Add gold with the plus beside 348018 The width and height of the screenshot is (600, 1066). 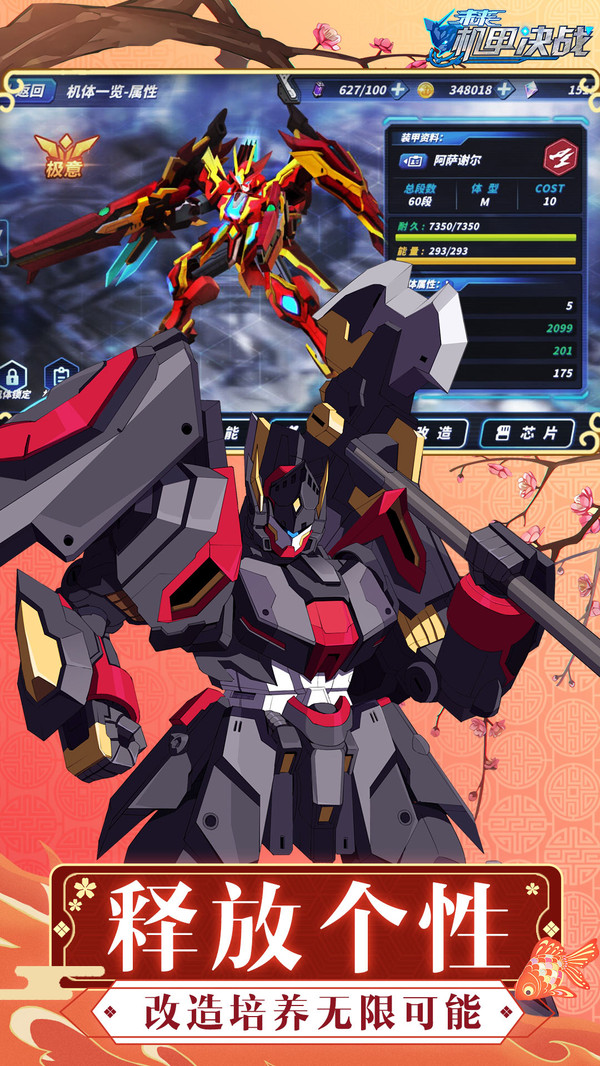coord(505,90)
